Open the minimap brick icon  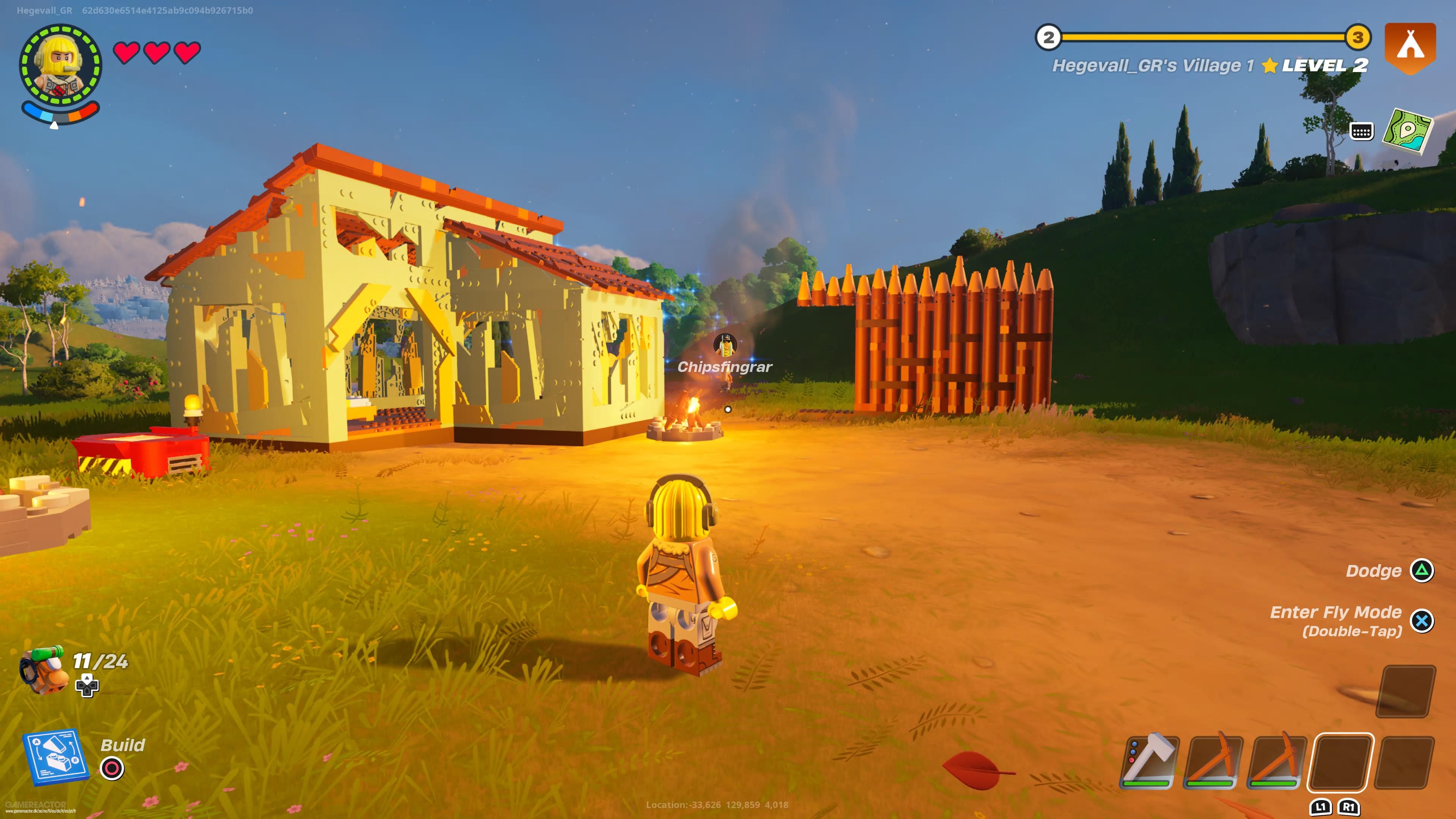pos(1407,132)
